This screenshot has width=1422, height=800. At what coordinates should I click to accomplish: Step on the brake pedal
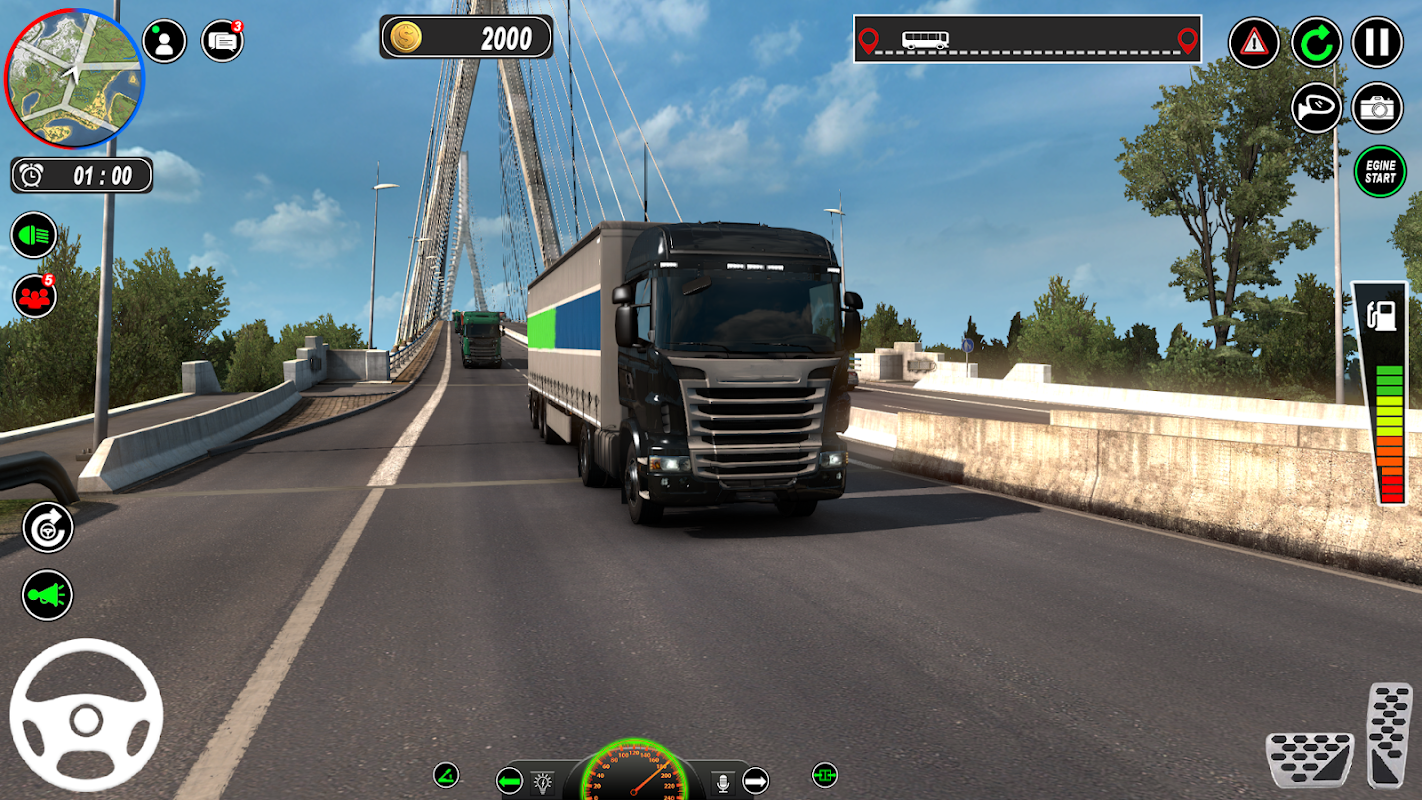pyautogui.click(x=1309, y=760)
